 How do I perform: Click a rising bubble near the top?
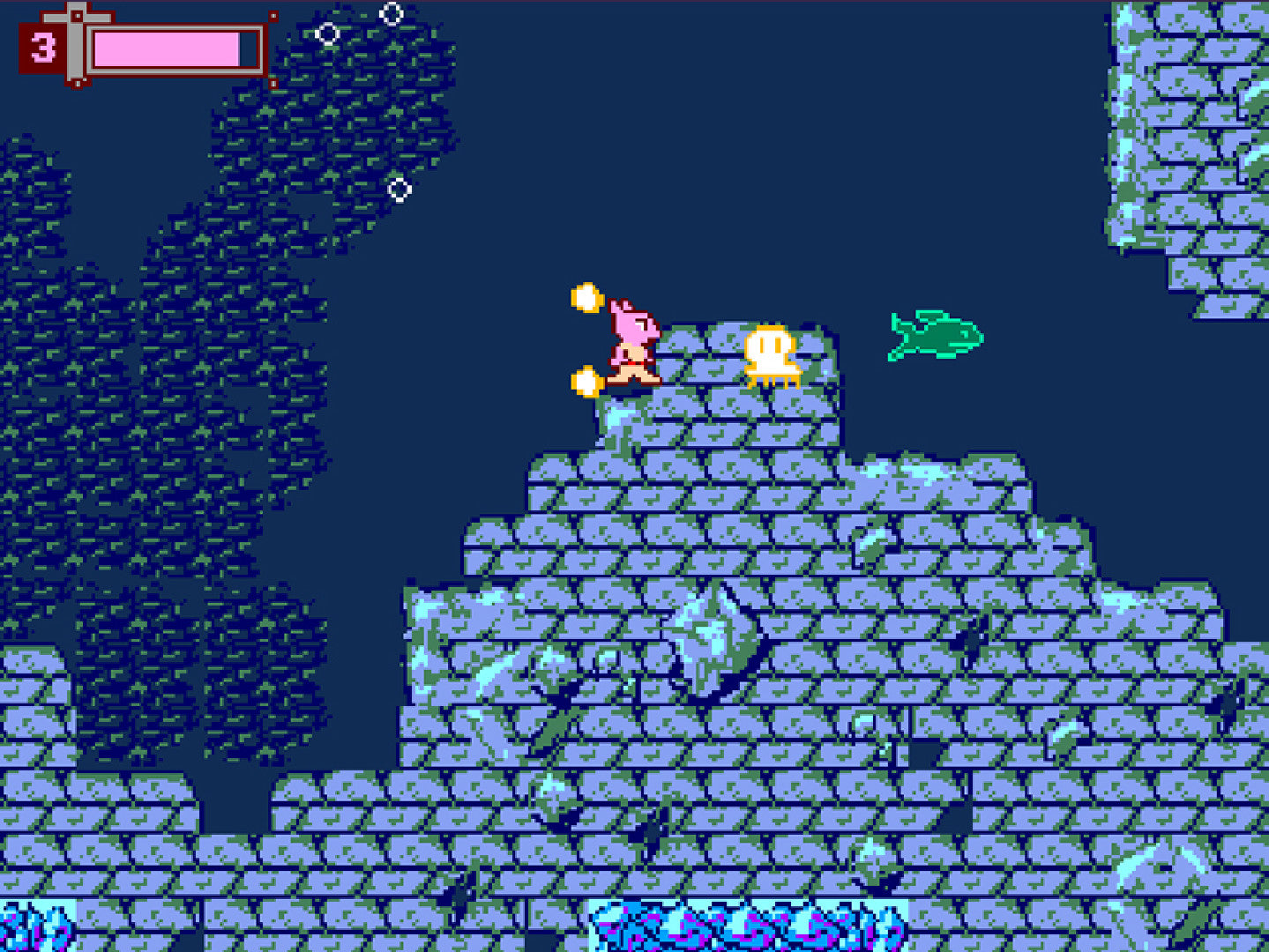[x=392, y=12]
